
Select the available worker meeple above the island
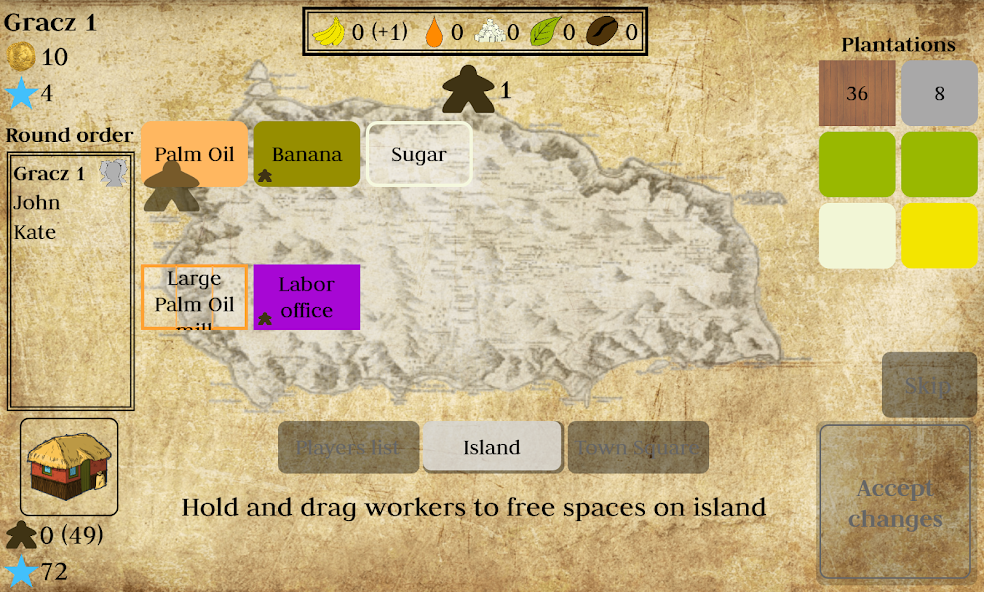point(469,90)
